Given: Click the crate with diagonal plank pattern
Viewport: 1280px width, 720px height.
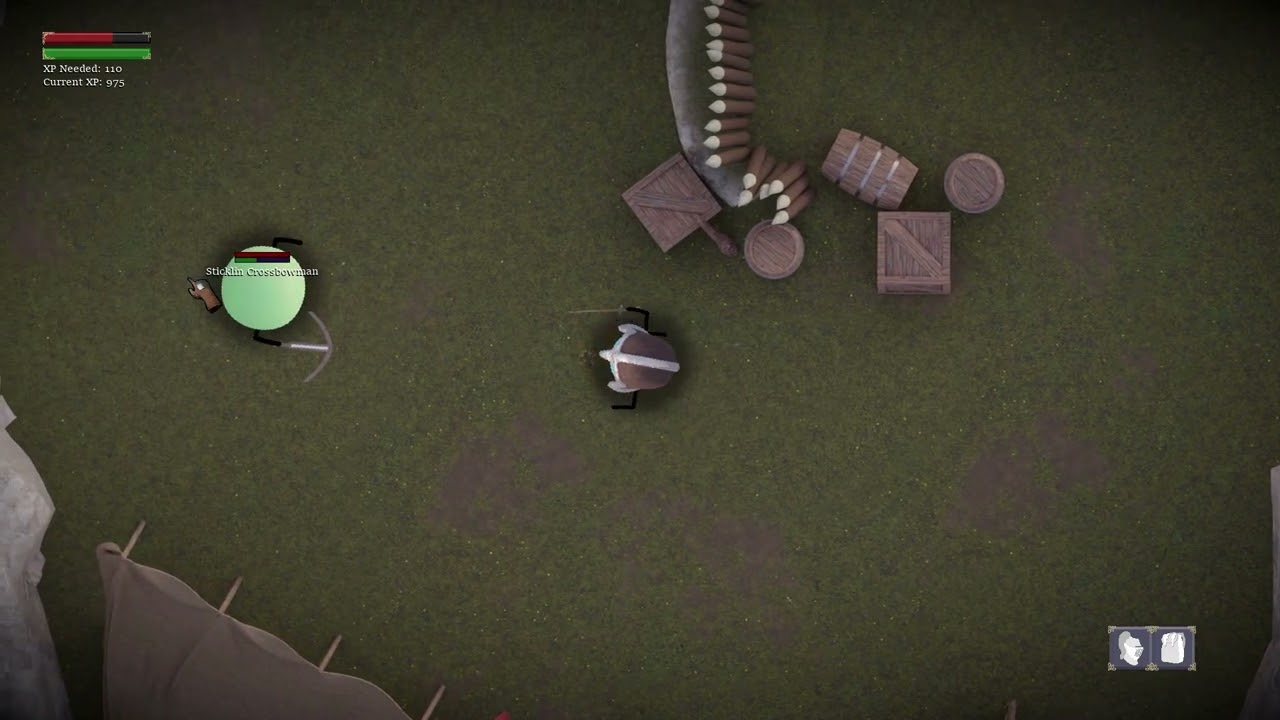Looking at the screenshot, I should click(912, 252).
